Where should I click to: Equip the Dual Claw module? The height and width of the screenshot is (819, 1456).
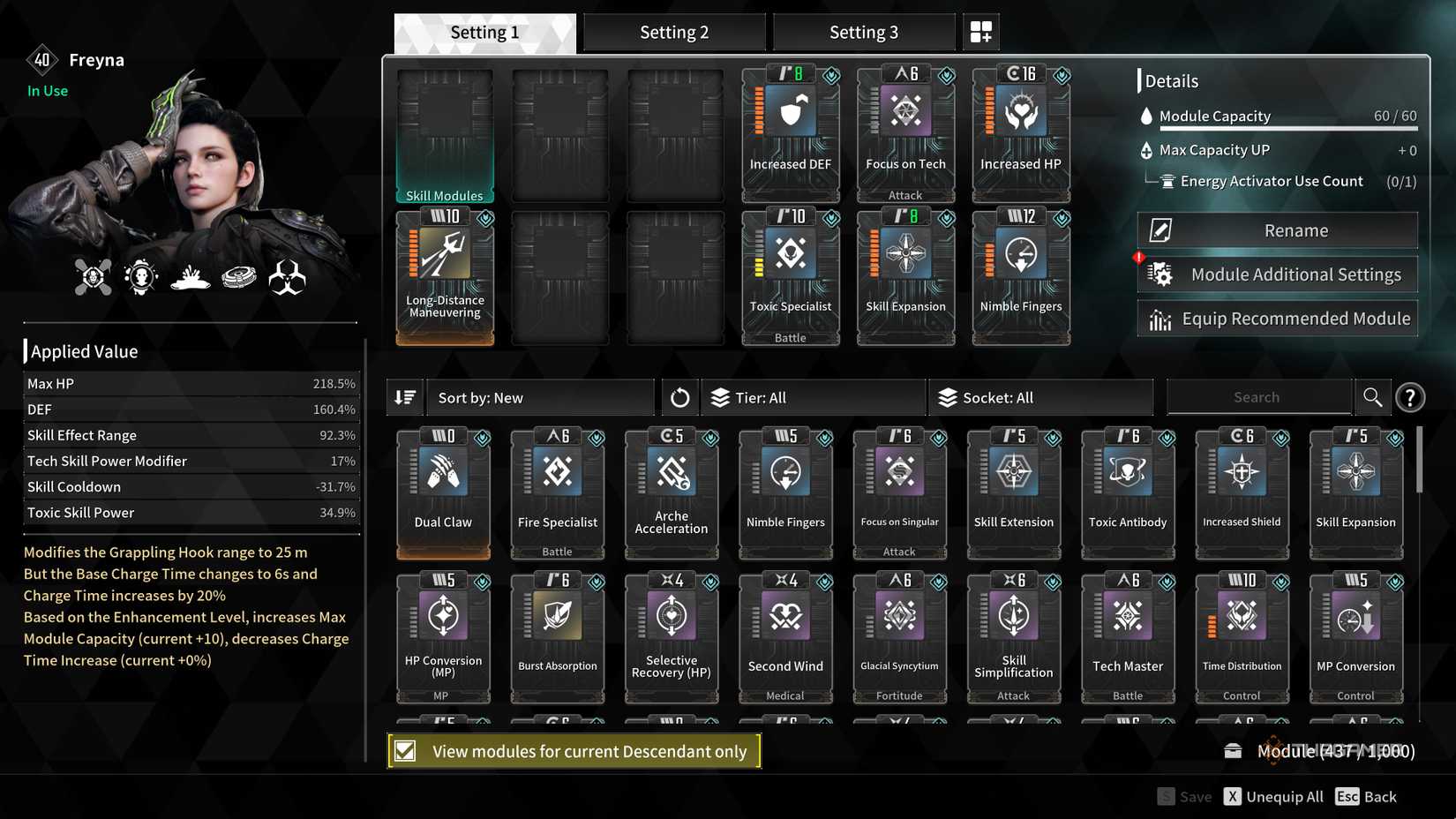[x=443, y=485]
